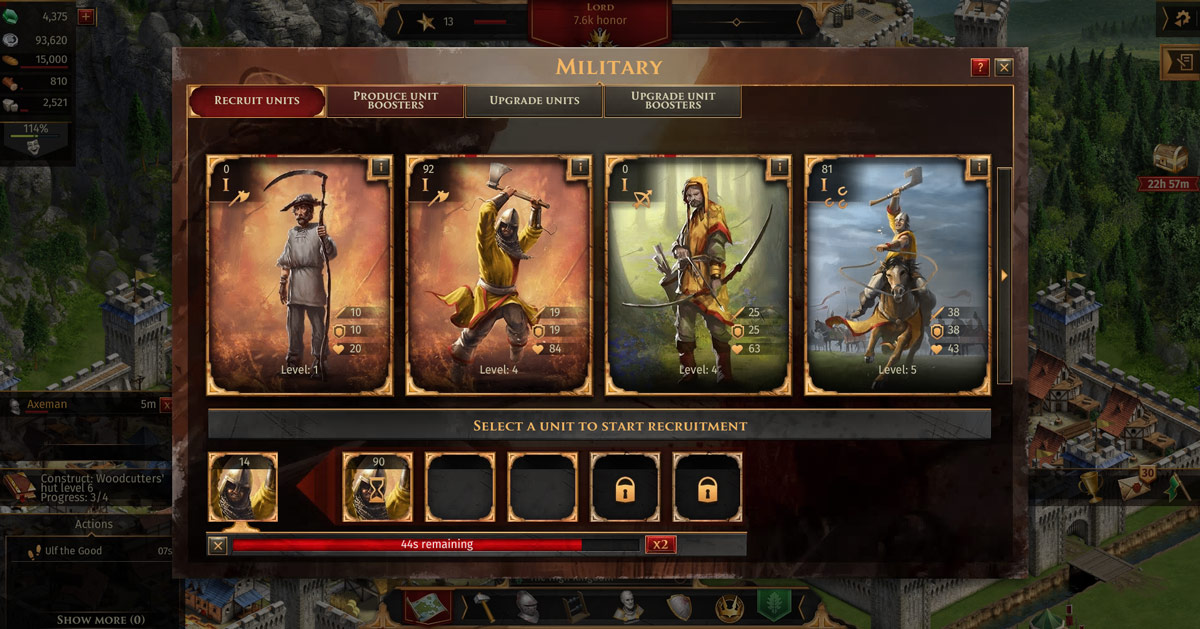
Task: Speed up recruitment with the X2 button
Action: coord(659,545)
